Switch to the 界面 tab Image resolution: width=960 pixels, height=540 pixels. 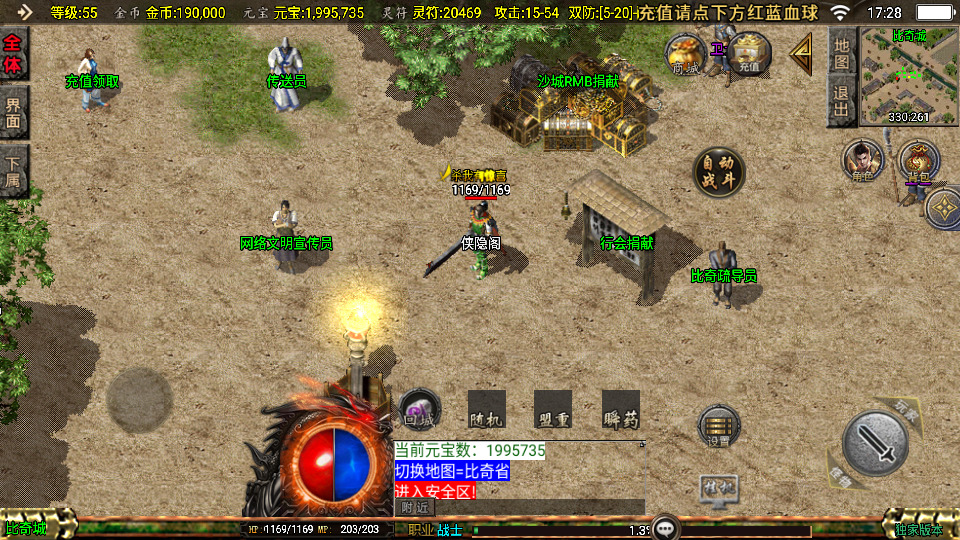14,112
